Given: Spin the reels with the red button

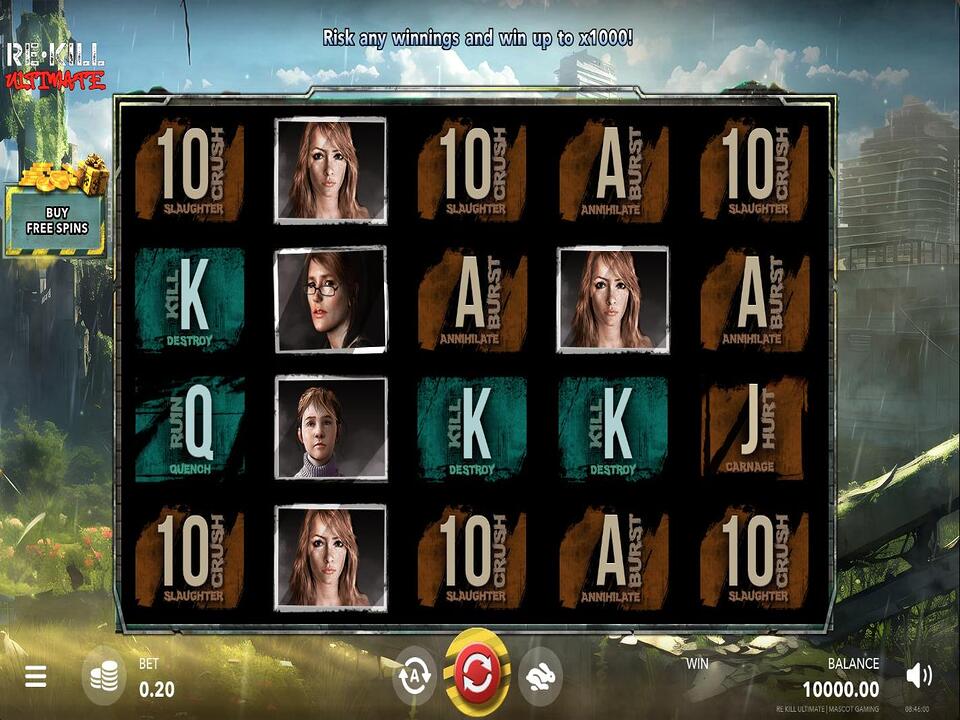Looking at the screenshot, I should point(477,675).
